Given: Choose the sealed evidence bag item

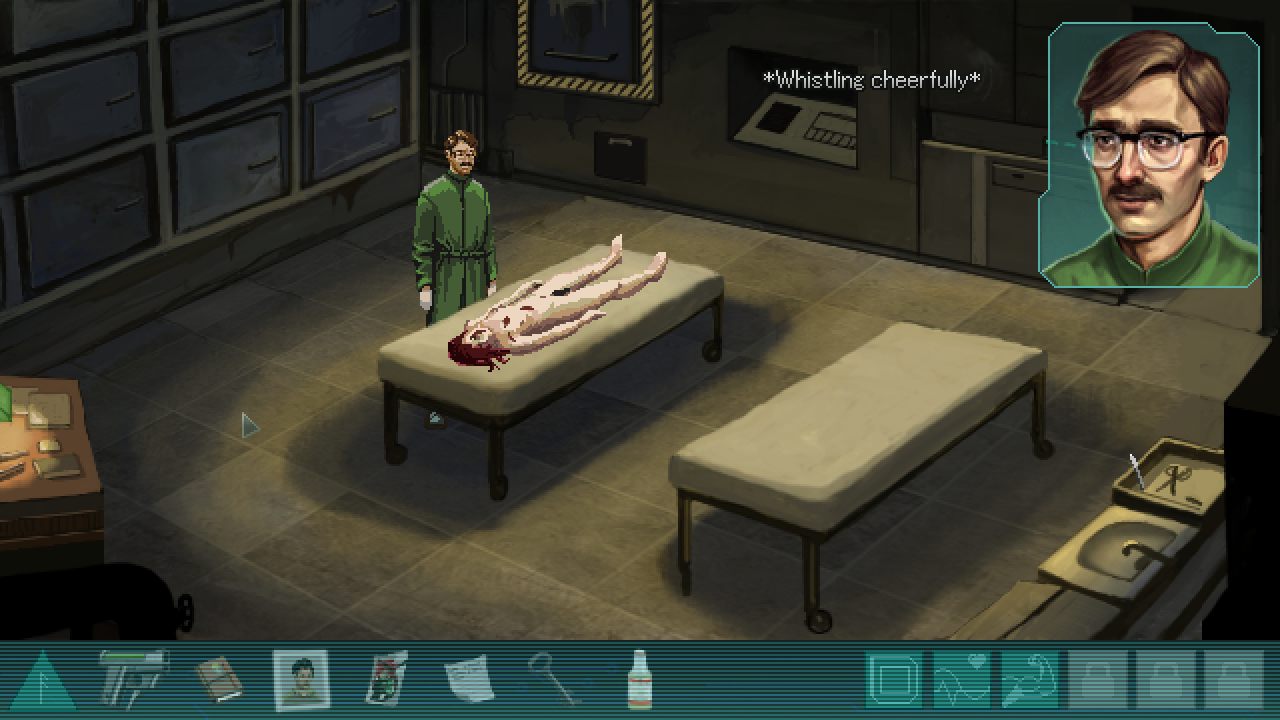Looking at the screenshot, I should [x=385, y=680].
